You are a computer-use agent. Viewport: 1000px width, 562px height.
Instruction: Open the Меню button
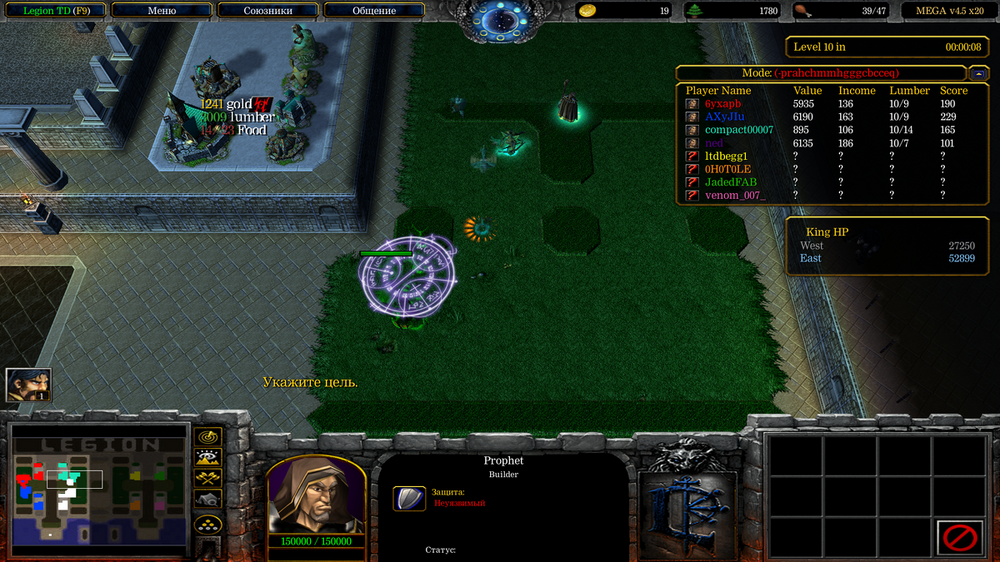point(161,11)
